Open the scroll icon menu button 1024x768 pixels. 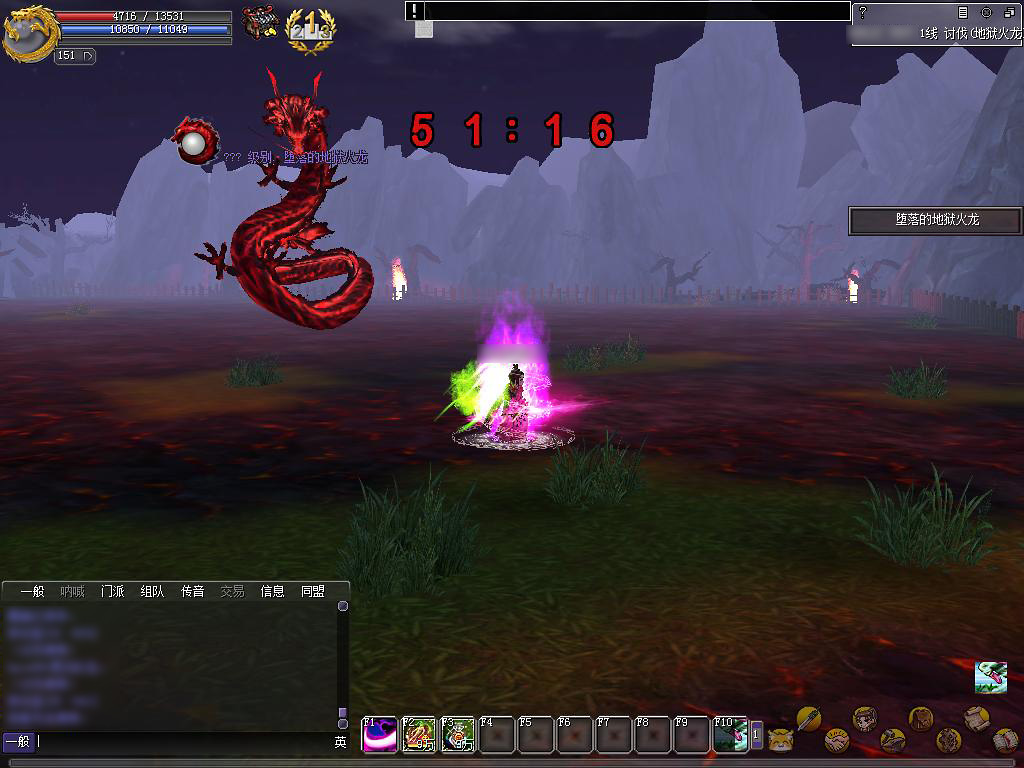977,717
